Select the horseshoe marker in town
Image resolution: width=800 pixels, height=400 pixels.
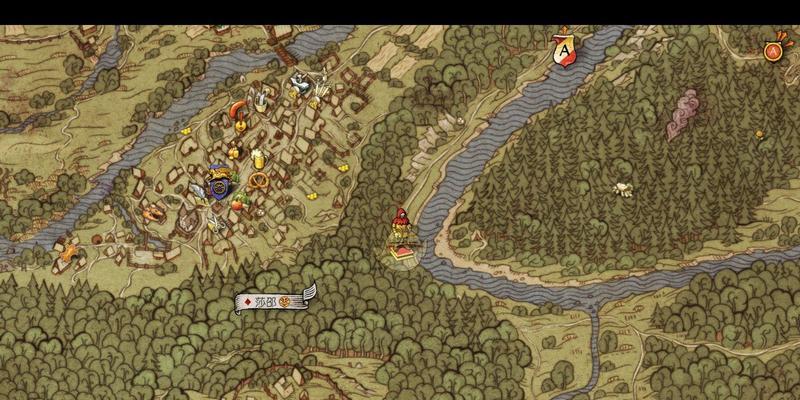(x=236, y=106)
